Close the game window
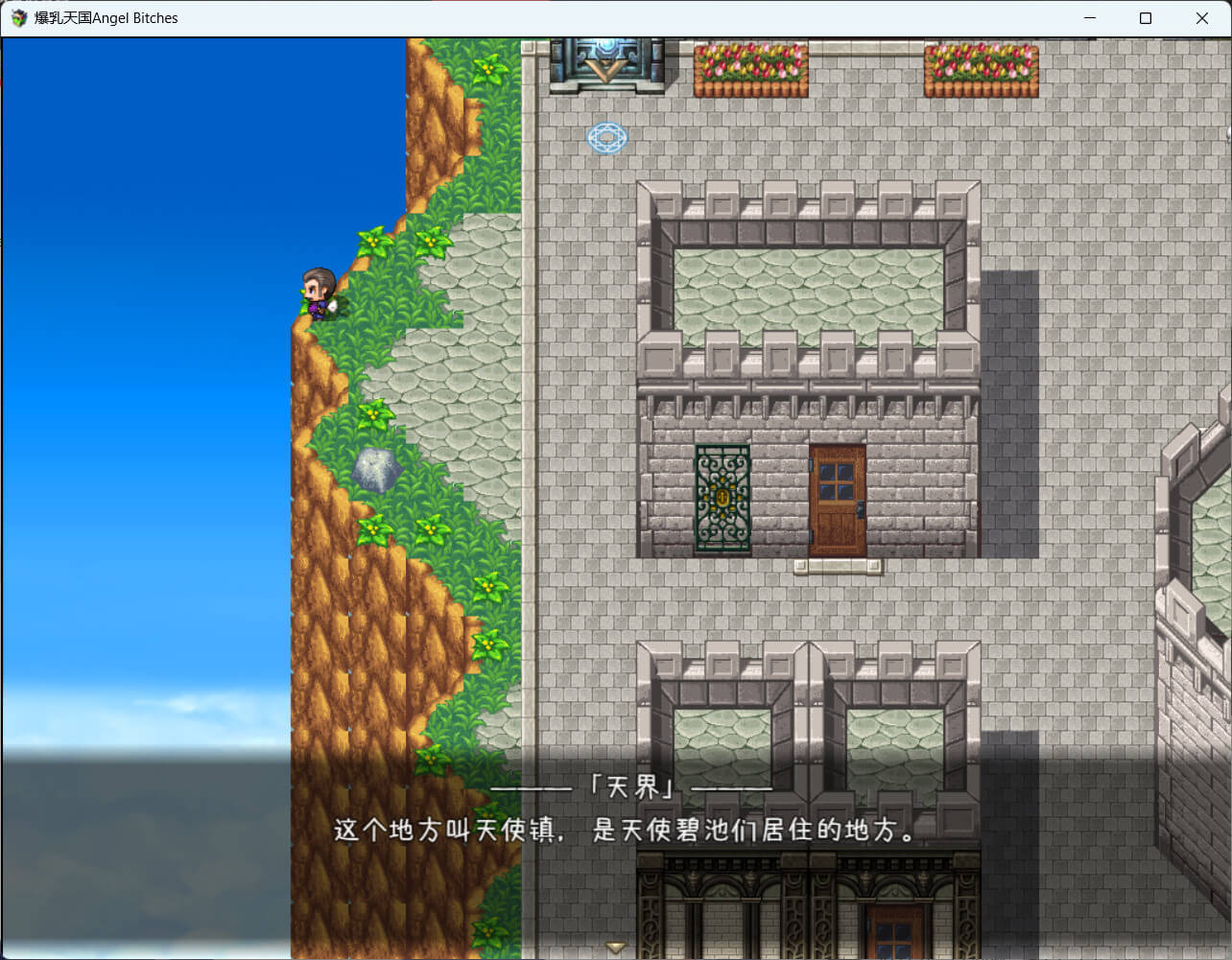 (x=1201, y=18)
